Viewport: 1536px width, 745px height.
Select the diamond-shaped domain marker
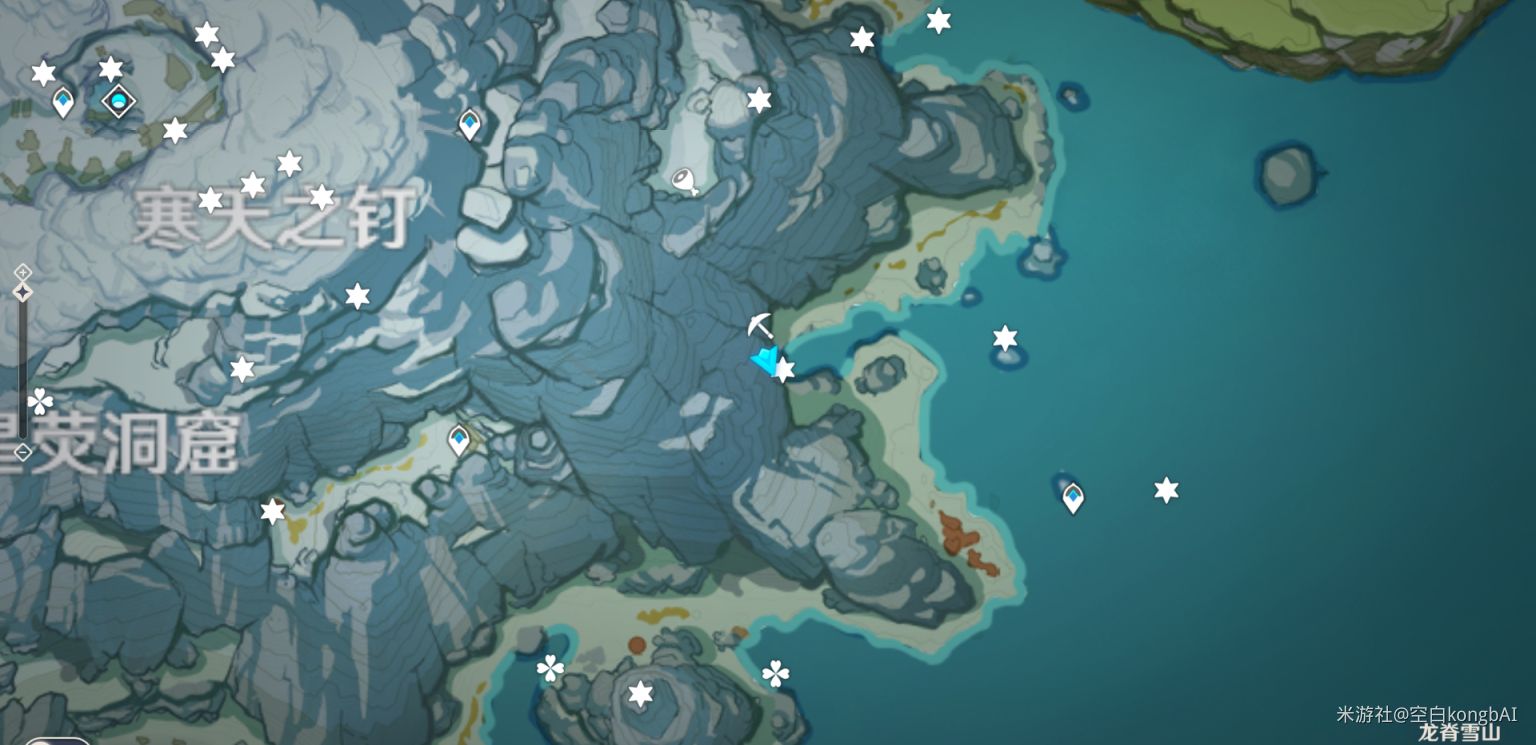click(x=119, y=100)
